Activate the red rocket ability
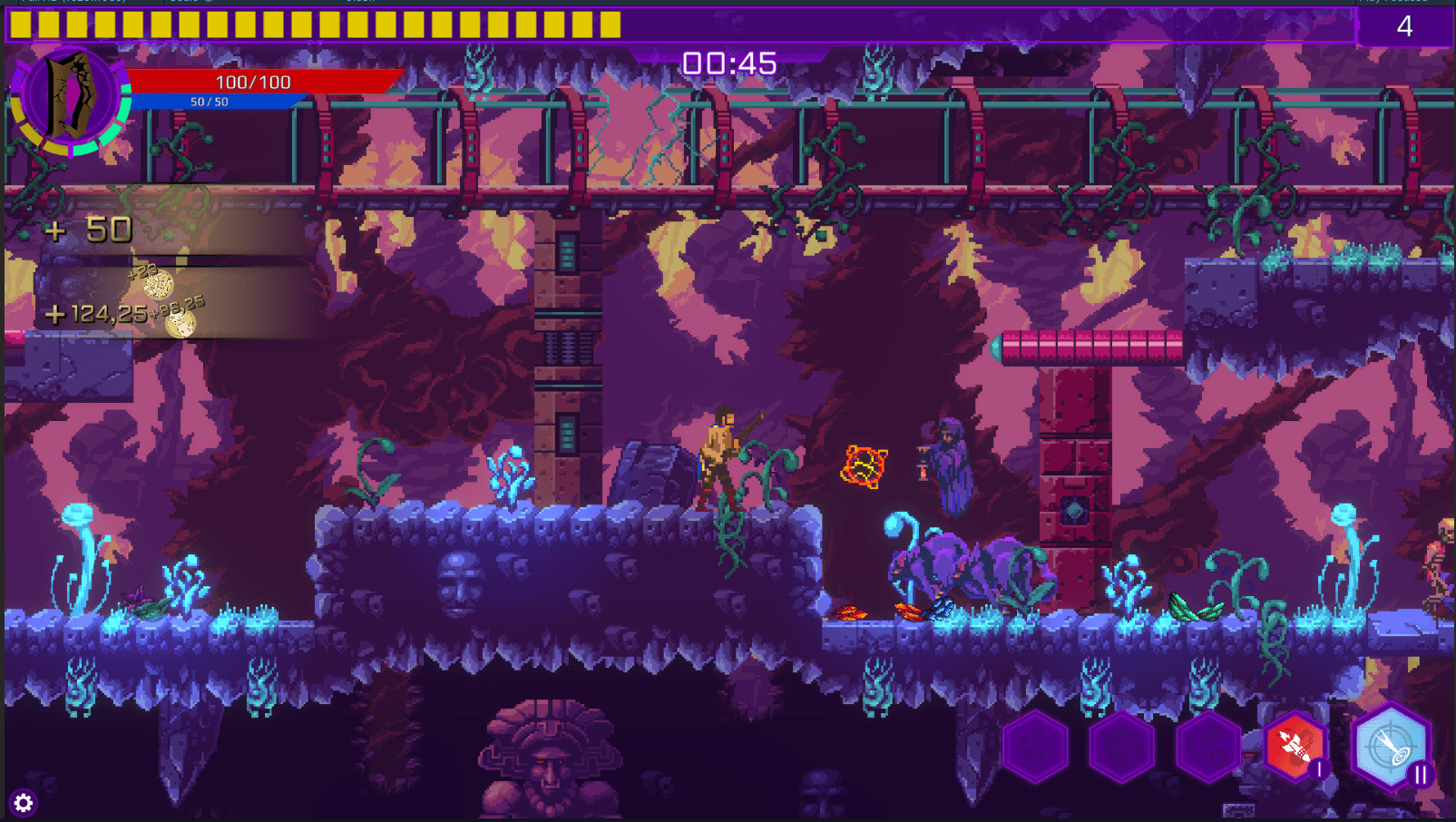This screenshot has height=822, width=1456. point(1295,747)
